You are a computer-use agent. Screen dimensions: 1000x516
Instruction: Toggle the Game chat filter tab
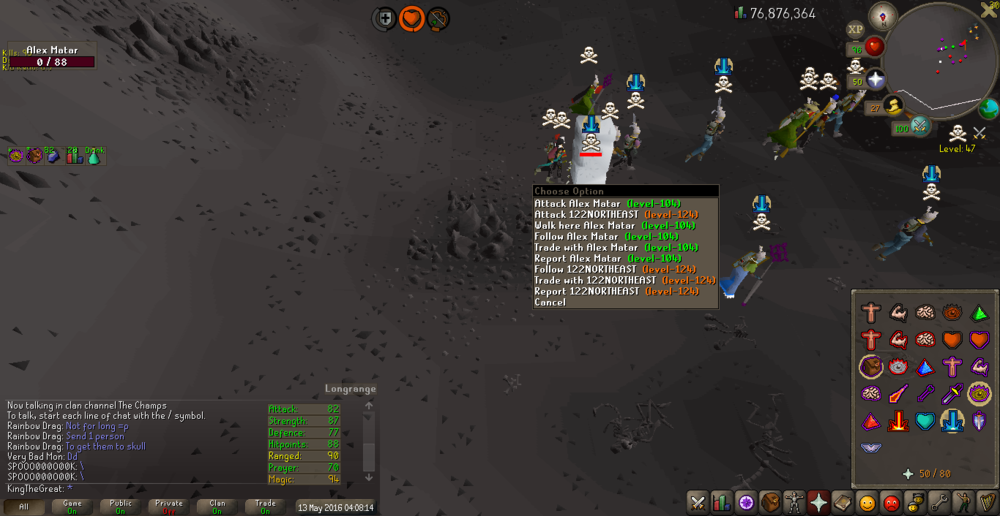click(x=73, y=507)
